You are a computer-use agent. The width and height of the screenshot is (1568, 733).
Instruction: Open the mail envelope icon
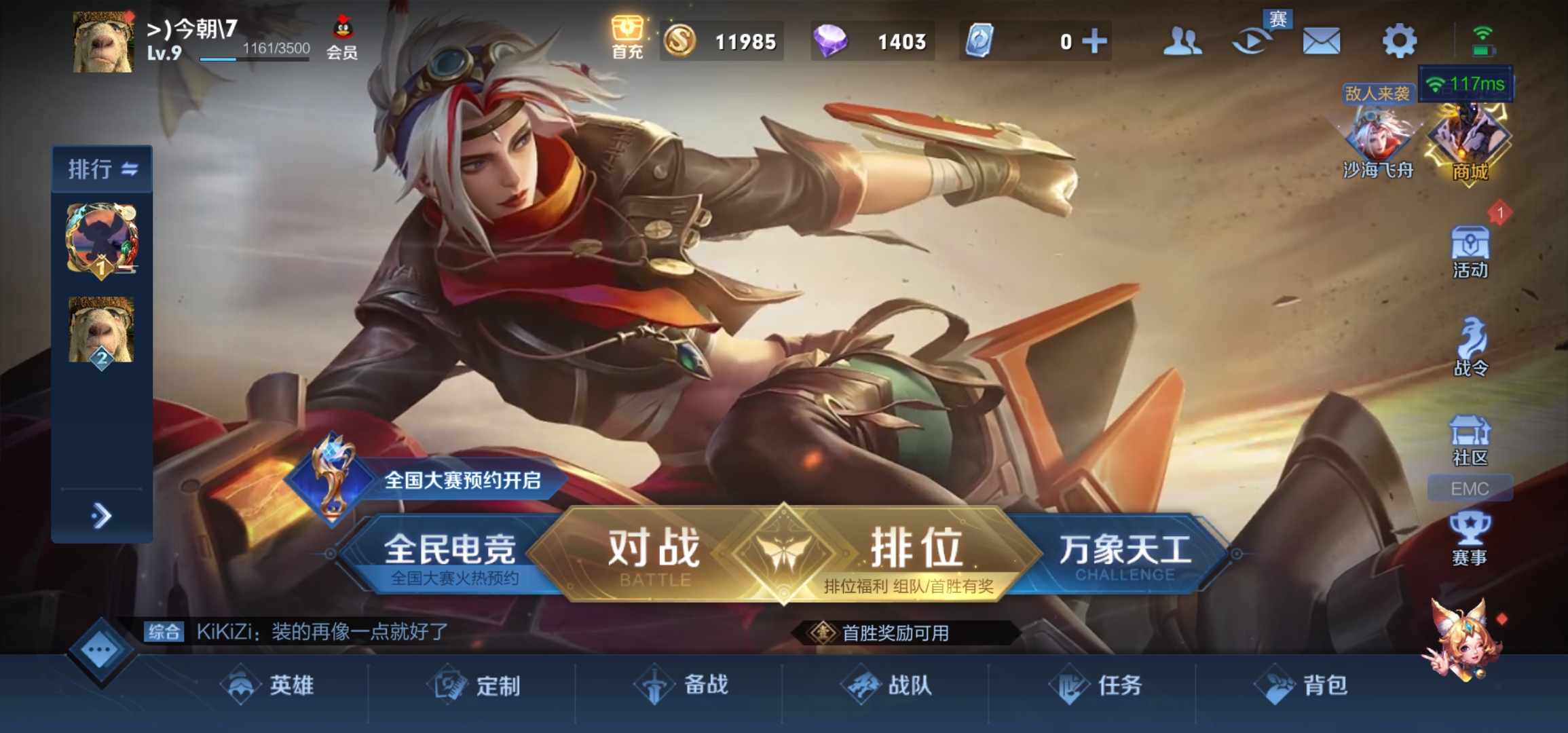[1320, 41]
